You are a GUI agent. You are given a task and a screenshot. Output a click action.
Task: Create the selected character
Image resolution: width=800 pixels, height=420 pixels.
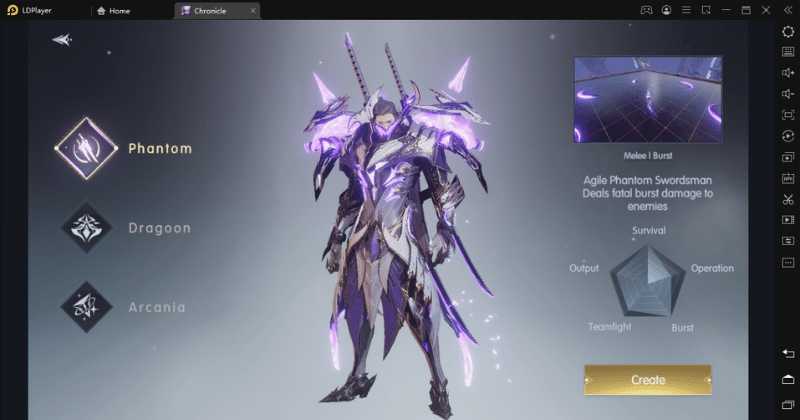pos(647,380)
